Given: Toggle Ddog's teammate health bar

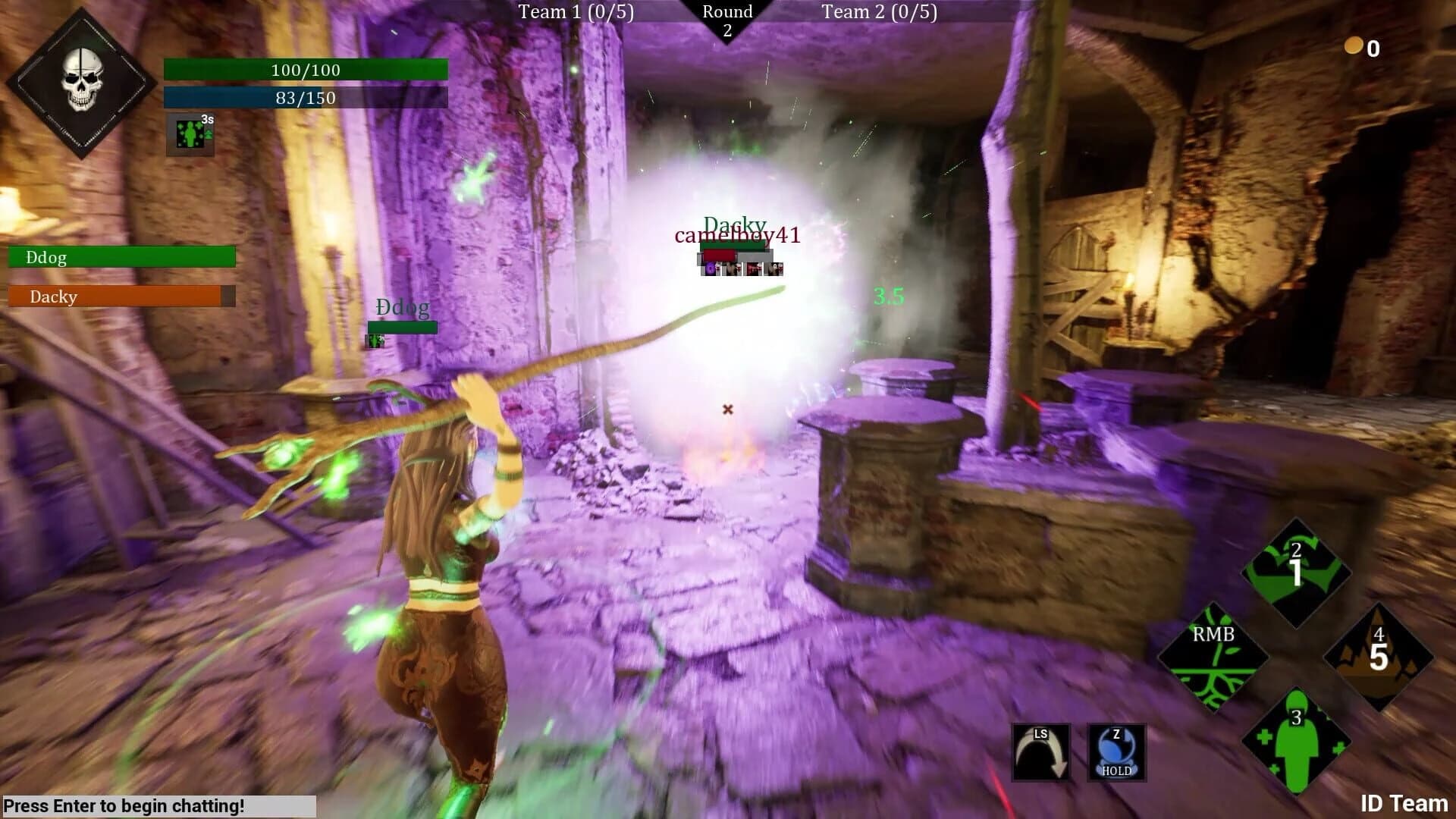Looking at the screenshot, I should tap(121, 257).
